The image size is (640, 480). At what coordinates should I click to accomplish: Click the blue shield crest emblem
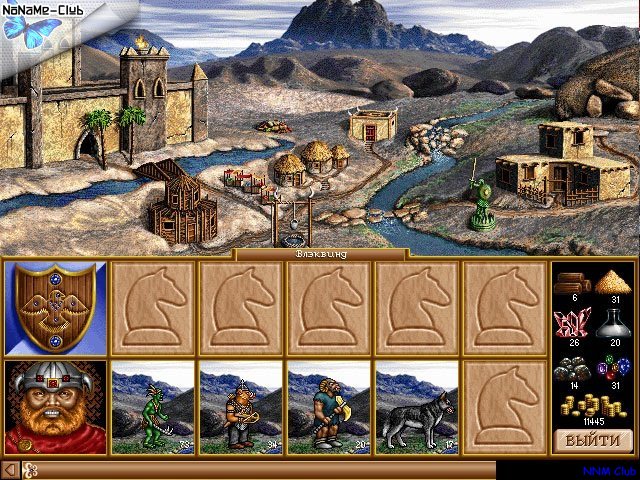55,308
